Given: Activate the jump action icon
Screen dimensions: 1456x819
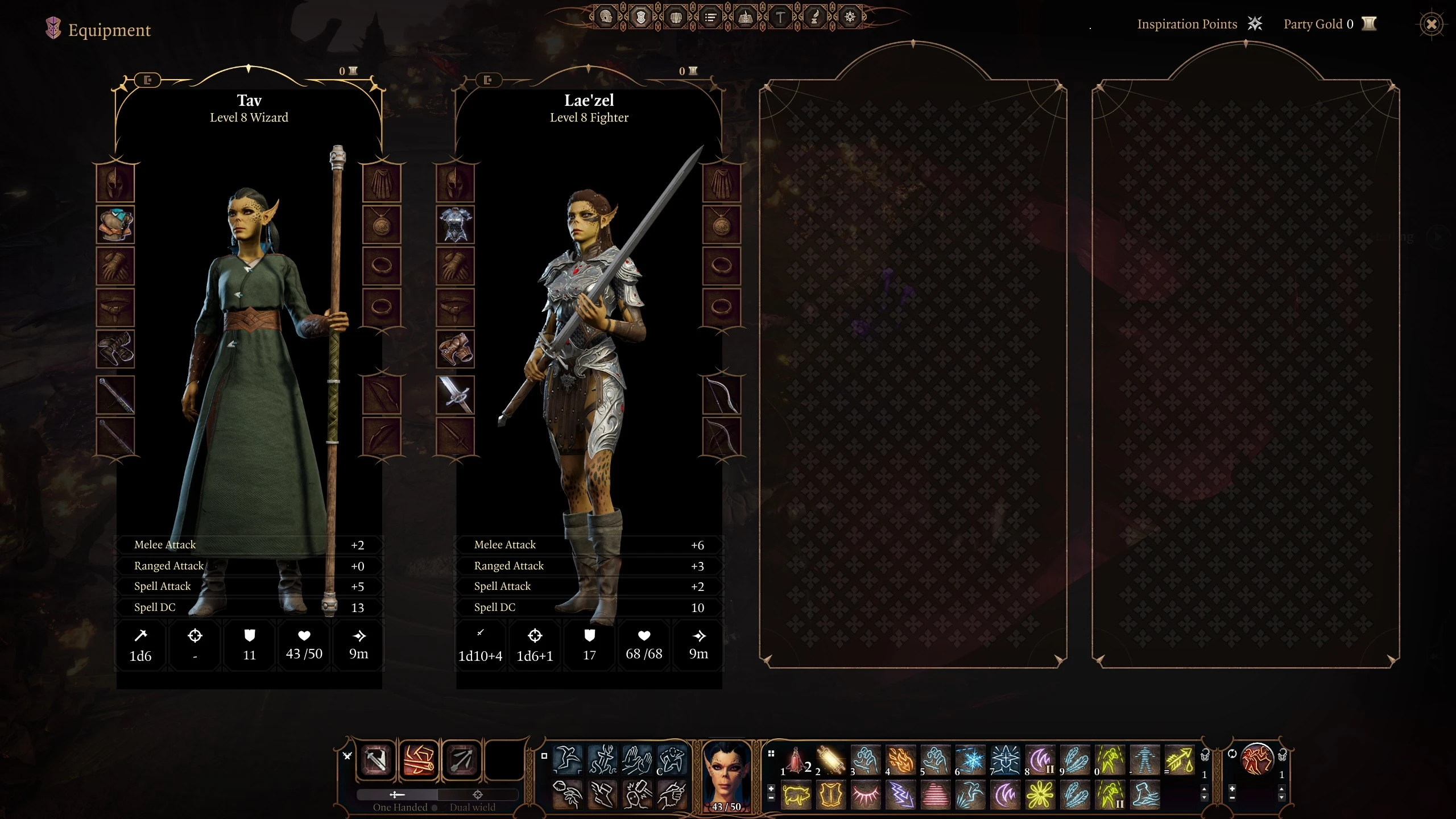Looking at the screenshot, I should (x=568, y=760).
